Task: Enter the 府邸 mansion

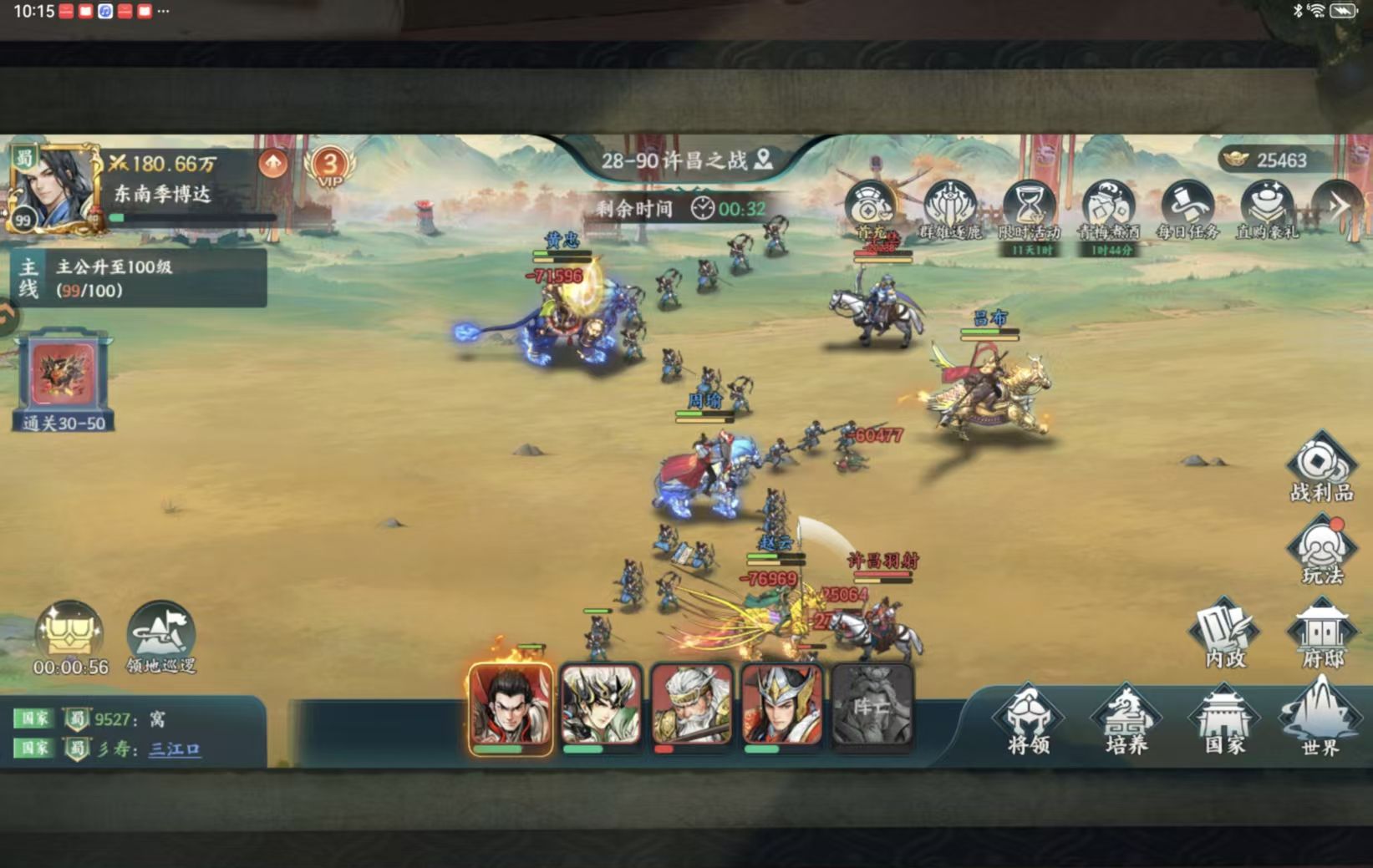Action: point(1322,633)
